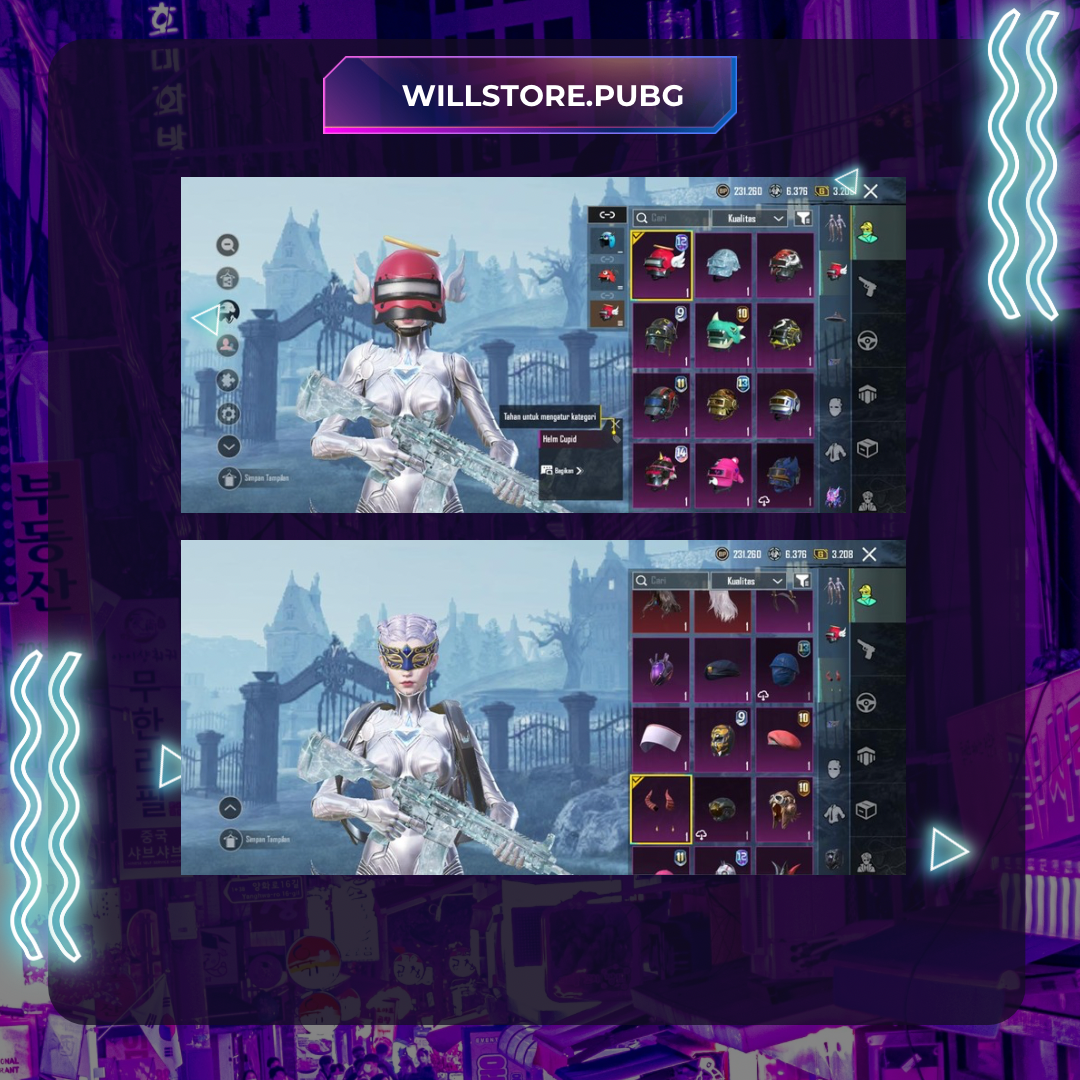
Task: Click the Bagikan share button
Action: point(562,470)
